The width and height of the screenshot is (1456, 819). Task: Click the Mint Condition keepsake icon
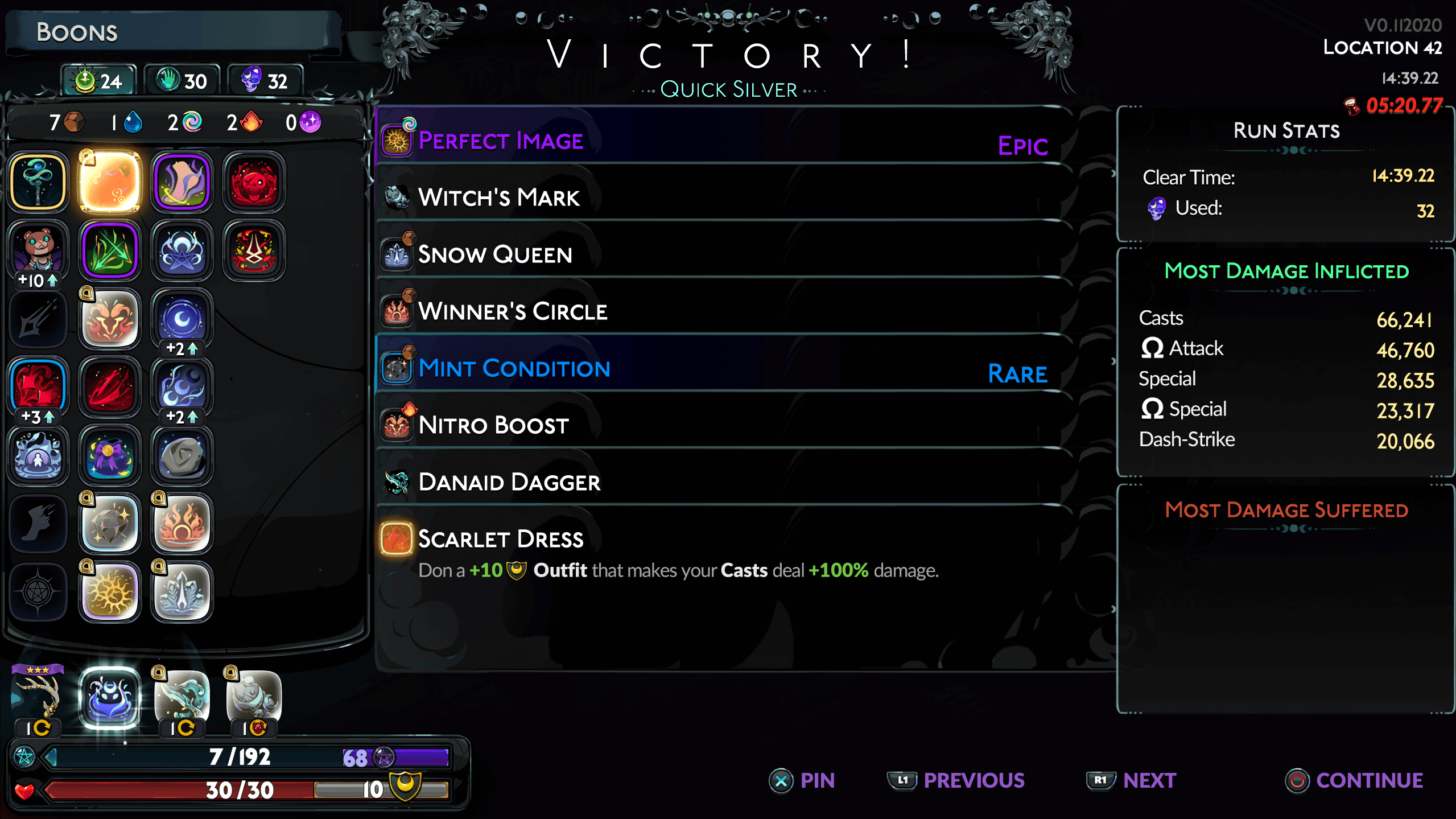(397, 368)
